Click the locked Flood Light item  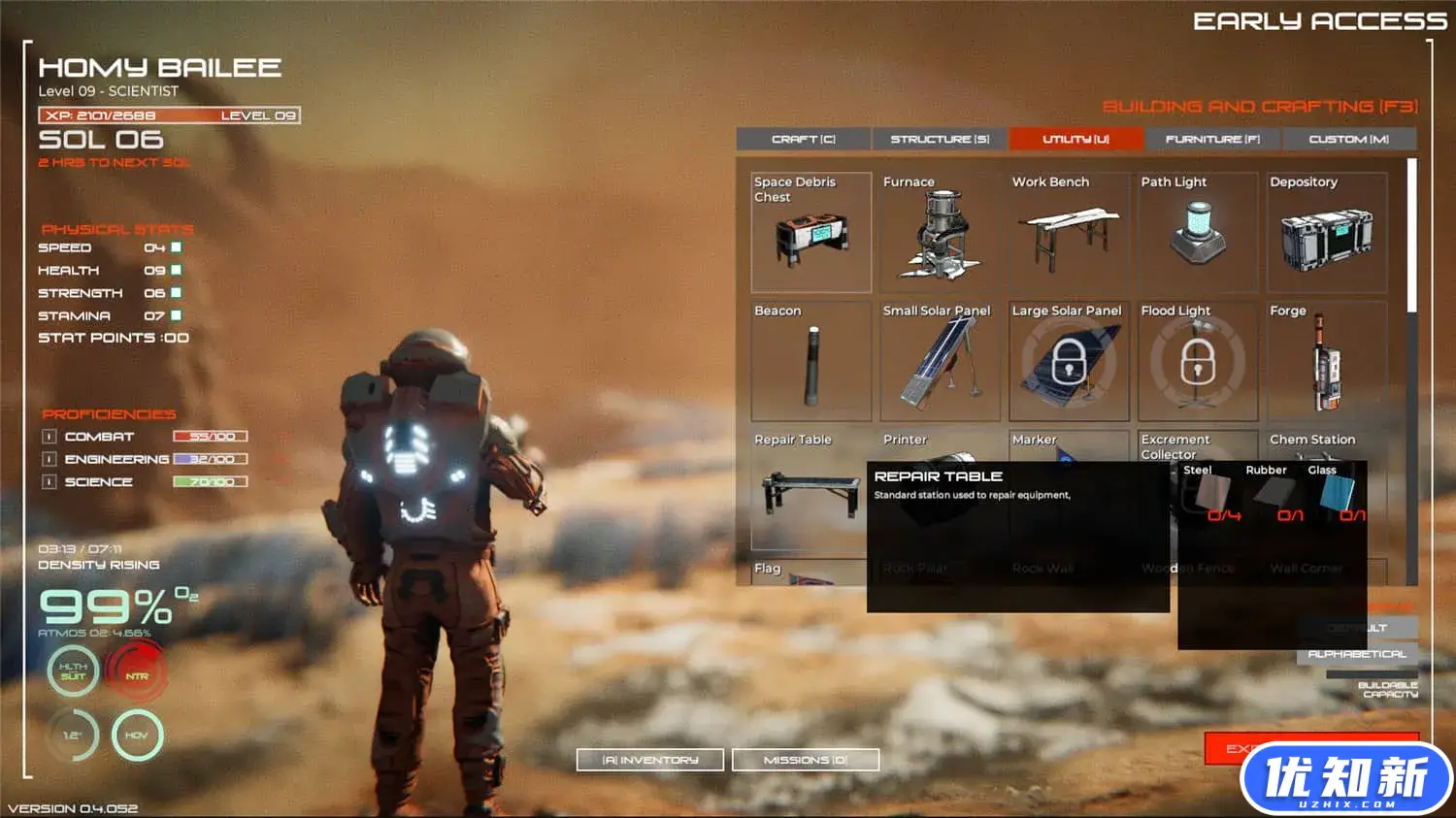1198,362
